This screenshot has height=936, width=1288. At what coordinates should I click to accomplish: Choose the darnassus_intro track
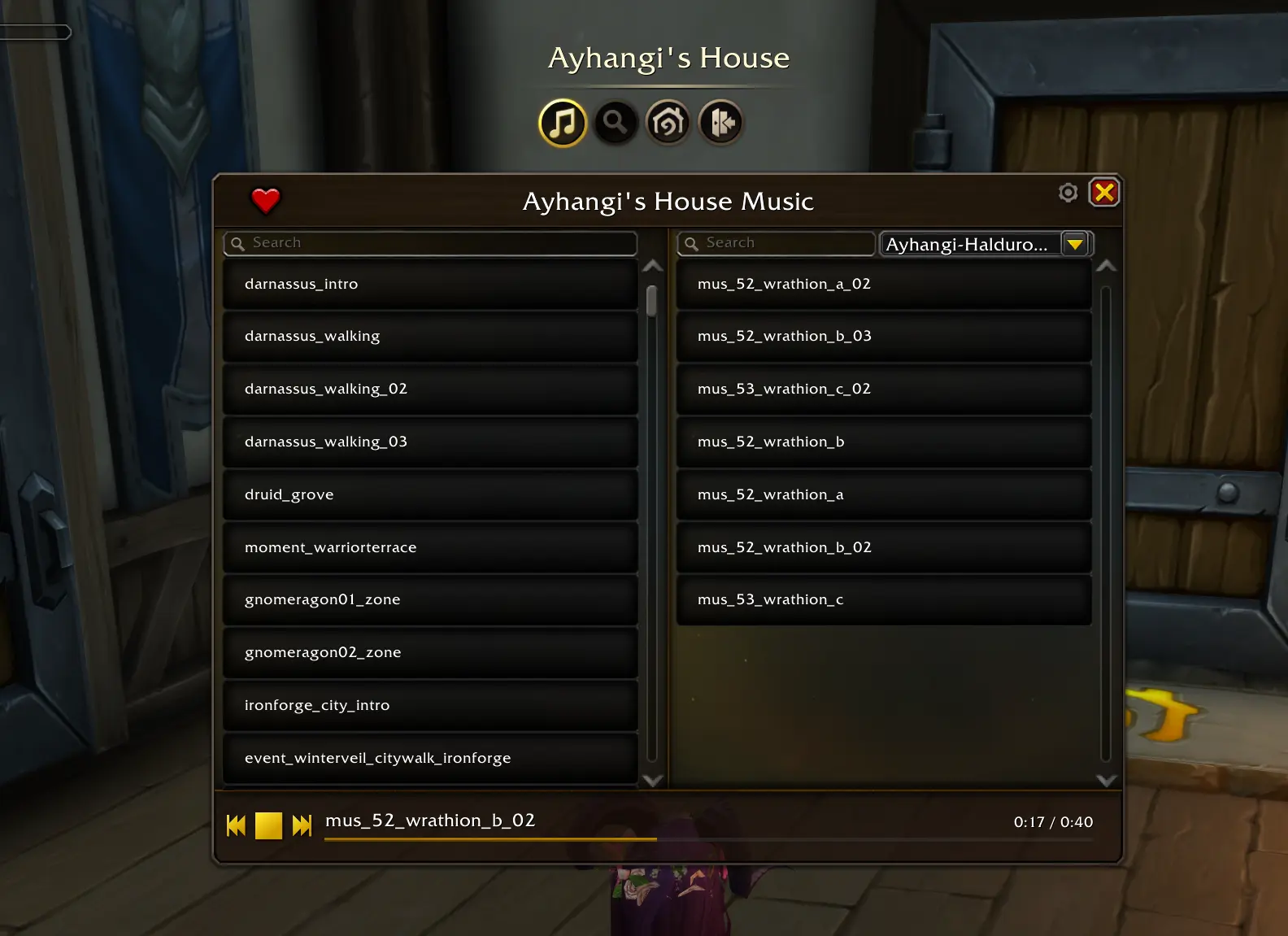tap(430, 284)
